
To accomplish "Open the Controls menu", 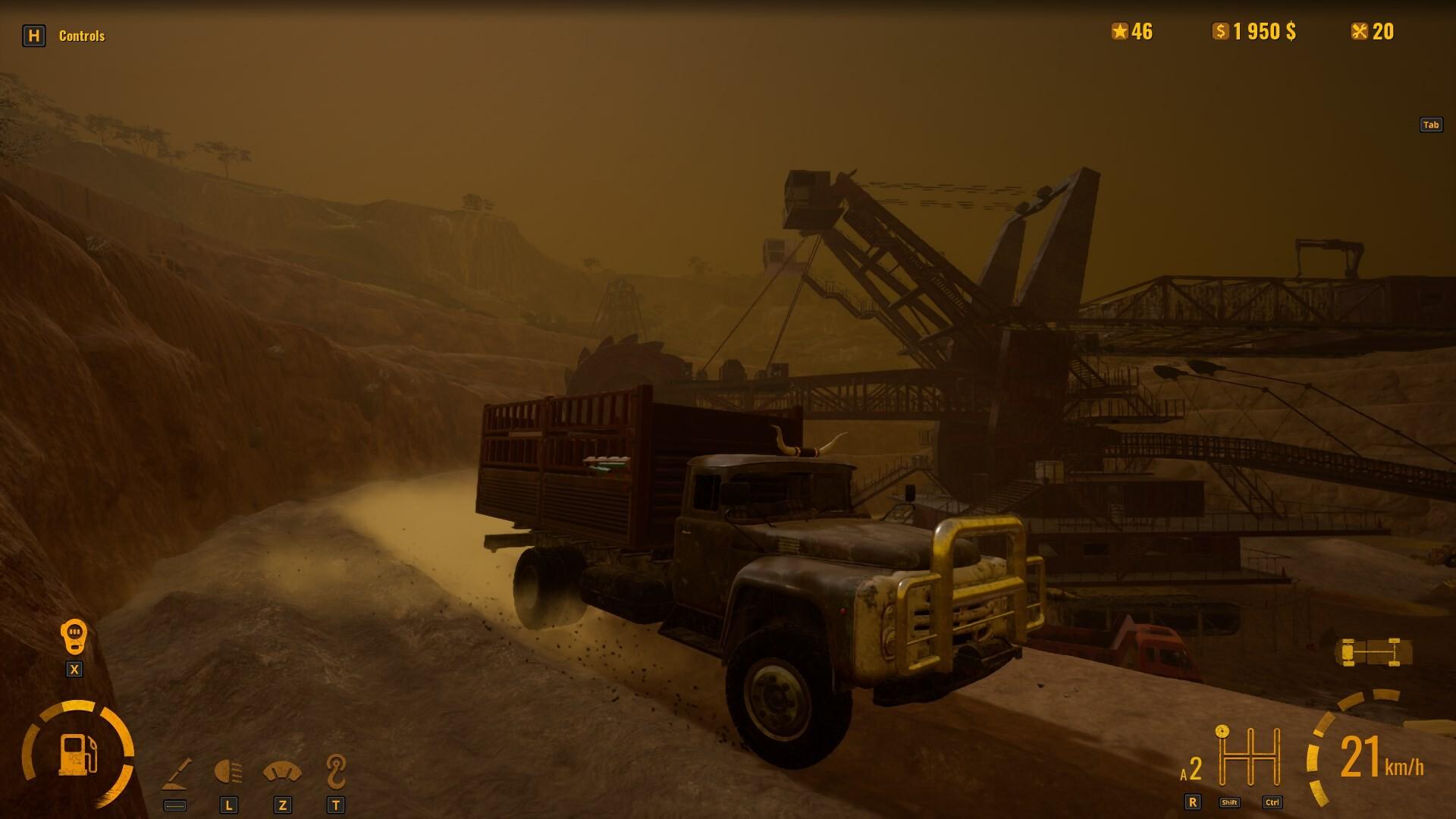I will (x=82, y=35).
